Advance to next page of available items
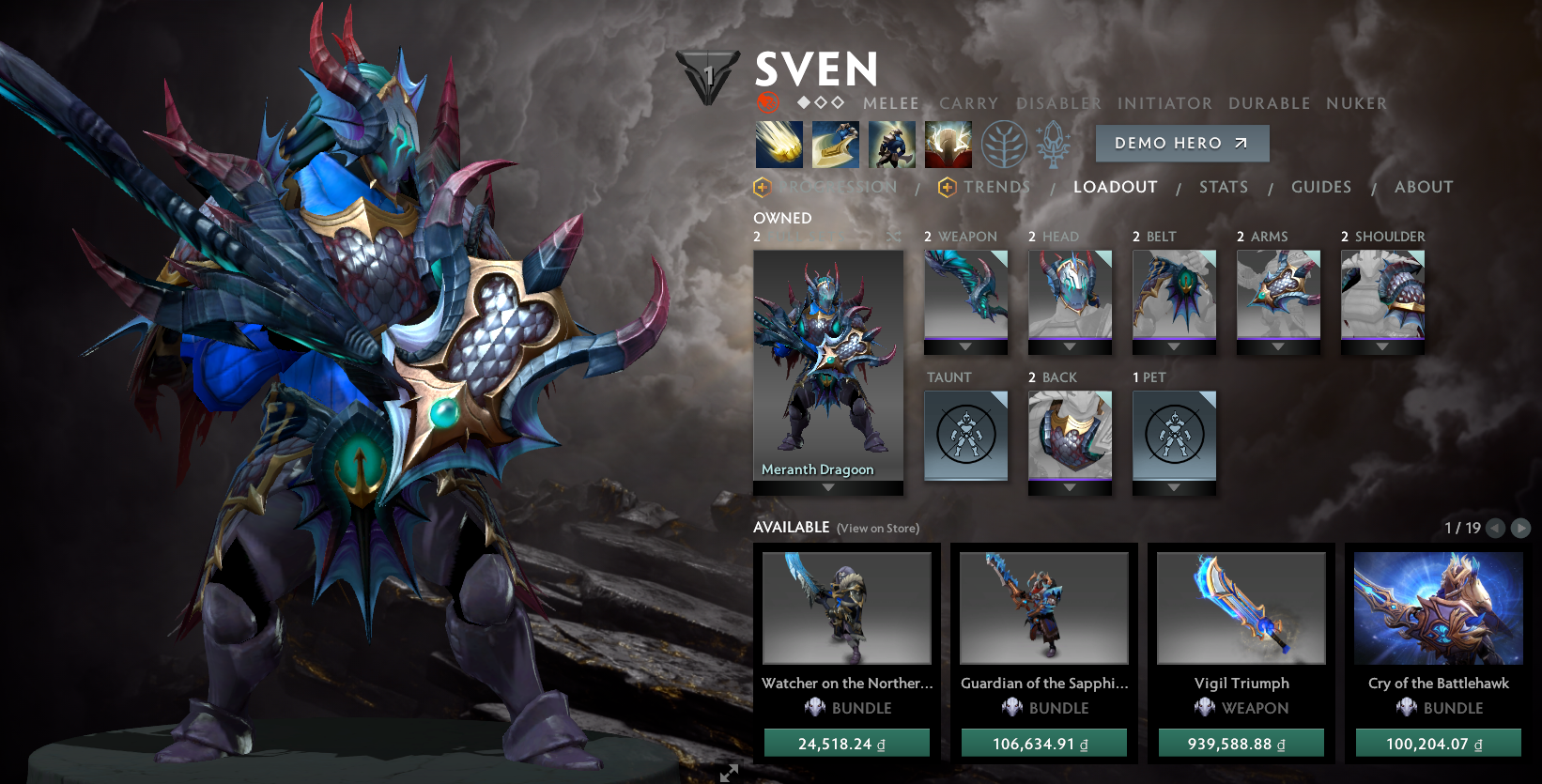The width and height of the screenshot is (1542, 784). coord(1523,528)
